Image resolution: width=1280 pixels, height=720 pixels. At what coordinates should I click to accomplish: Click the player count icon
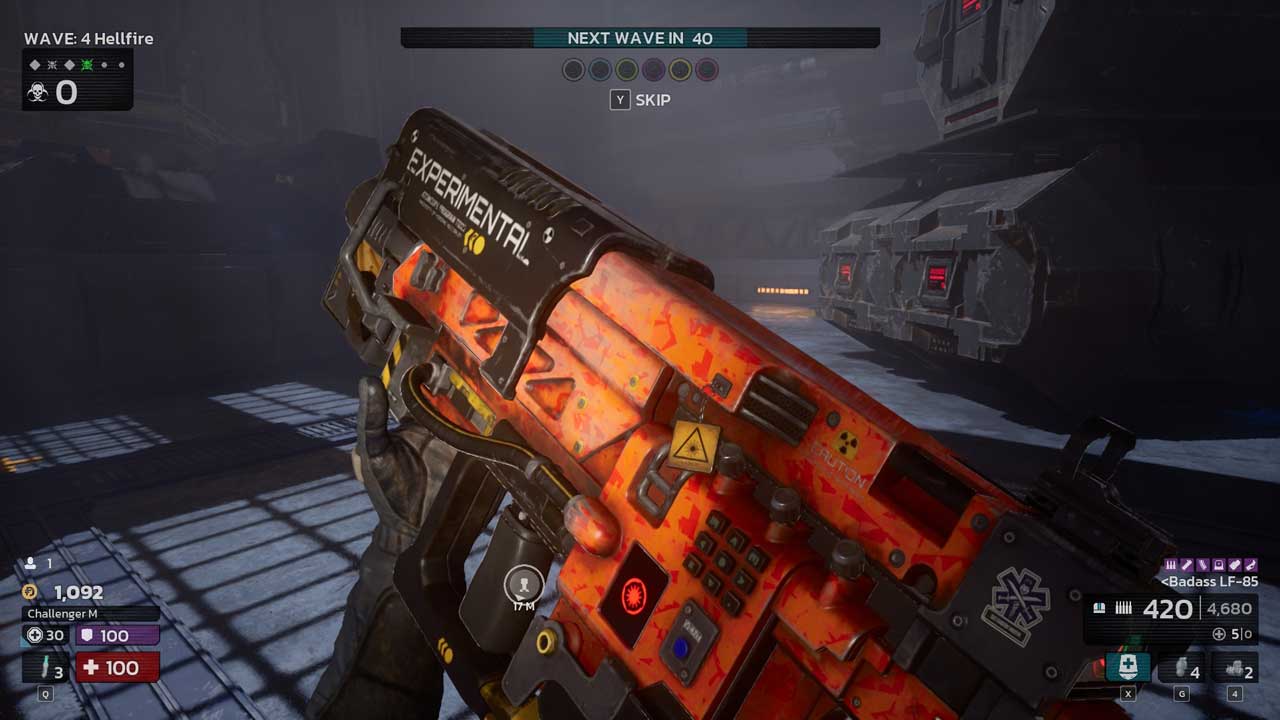click(31, 564)
